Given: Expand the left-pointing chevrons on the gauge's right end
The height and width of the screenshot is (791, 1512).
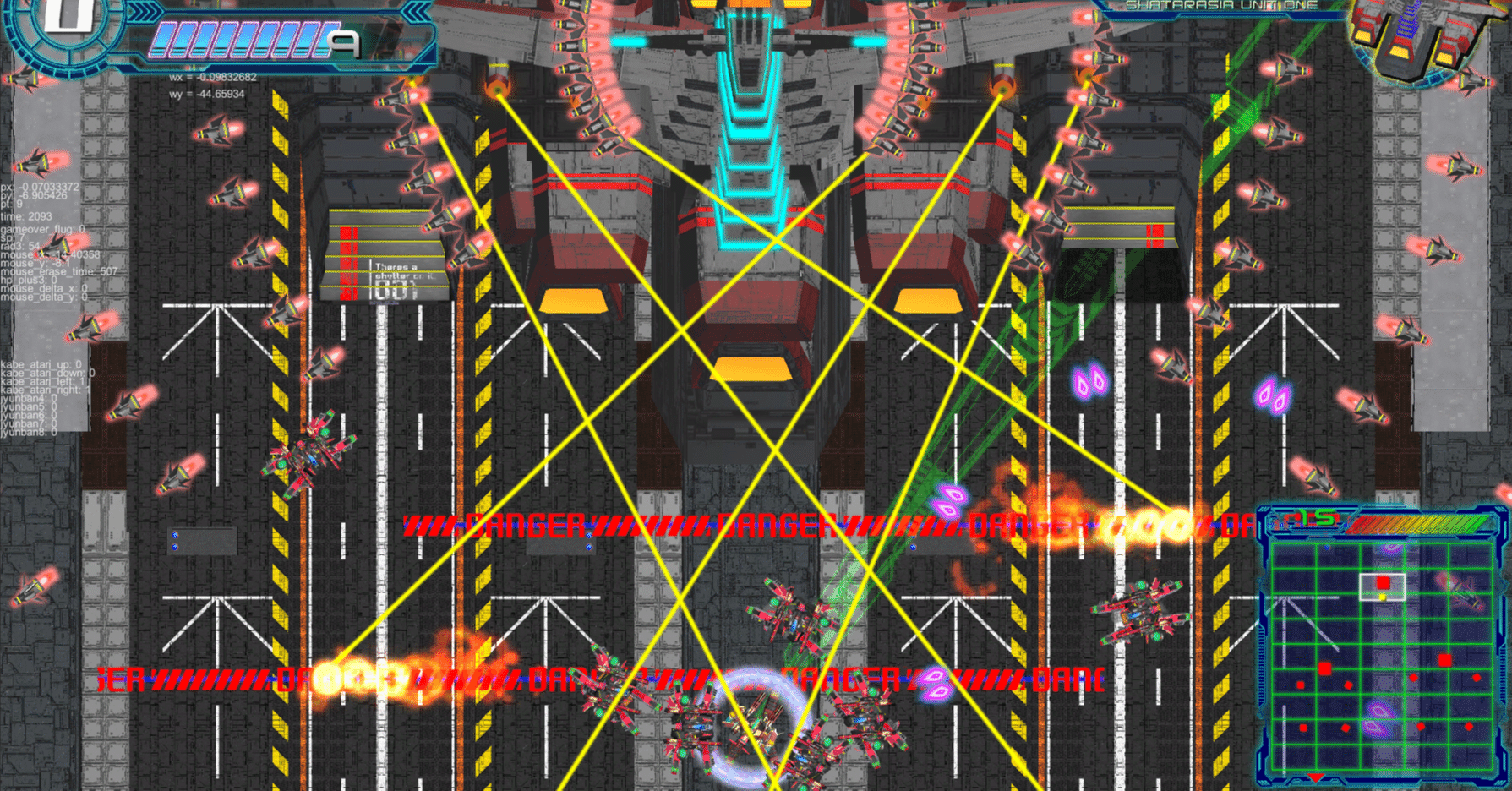Looking at the screenshot, I should tap(418, 13).
